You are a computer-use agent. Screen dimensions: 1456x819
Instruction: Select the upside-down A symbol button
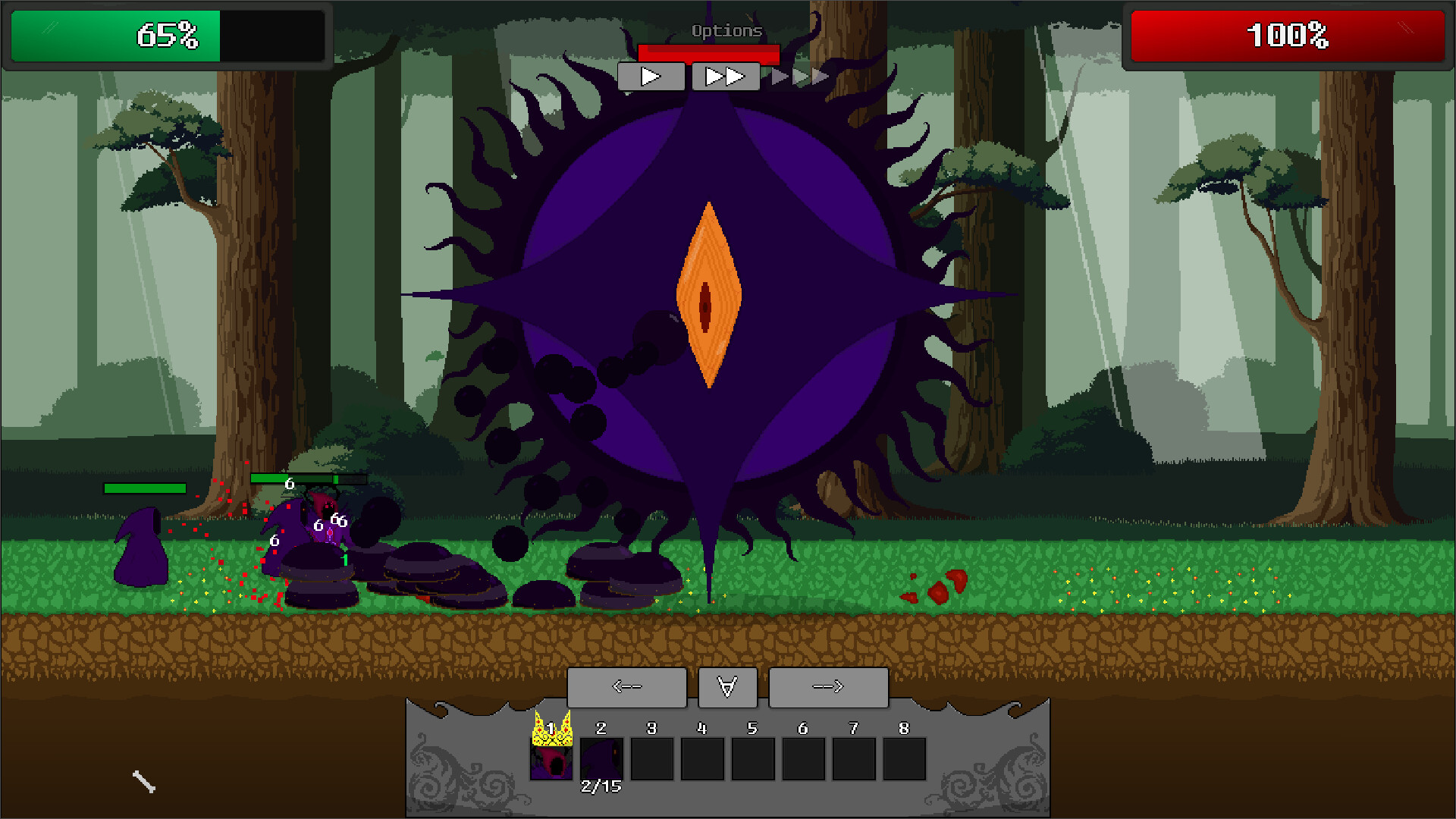click(x=726, y=686)
